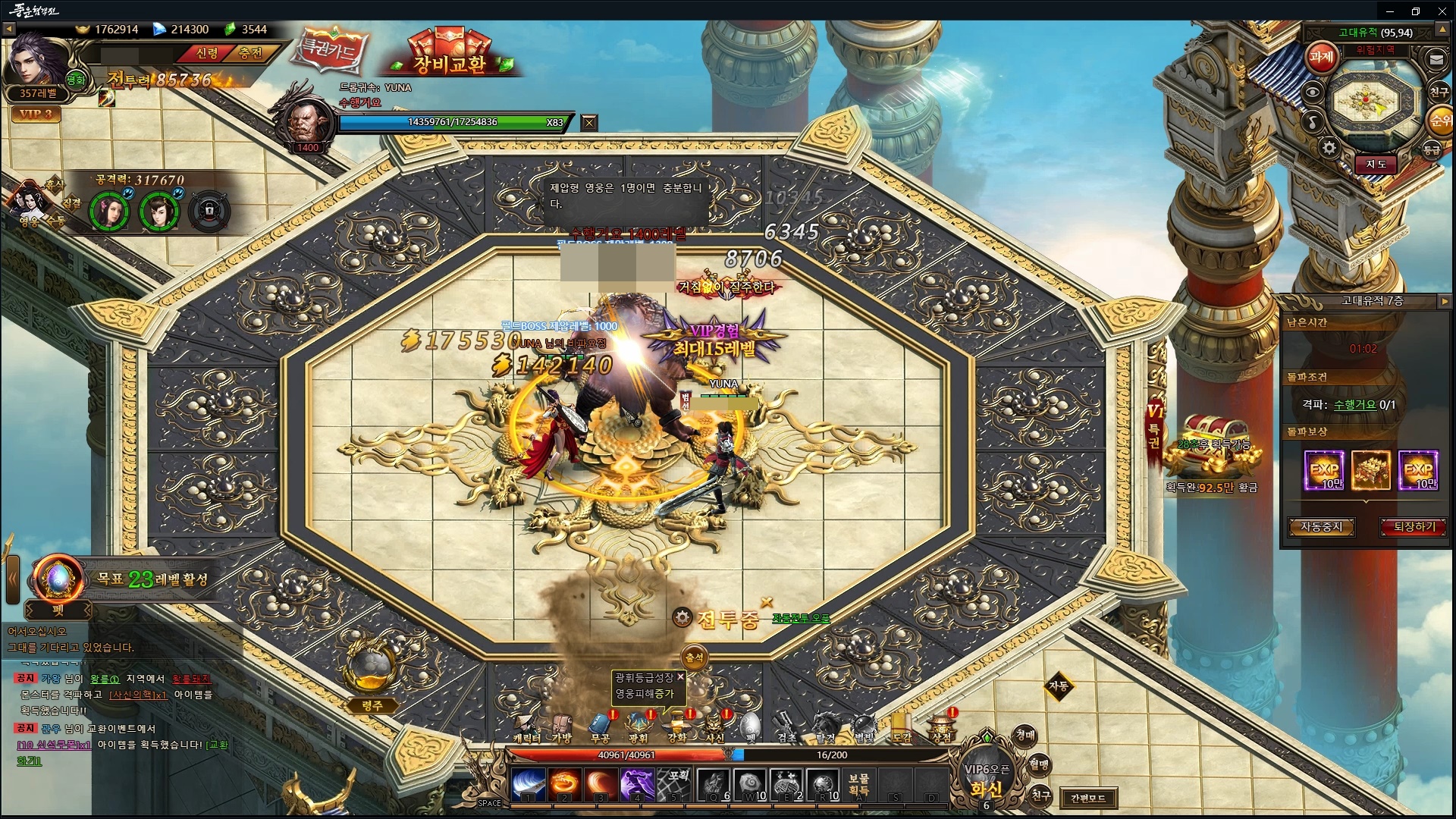Open the 가방 bag inventory

click(x=562, y=726)
